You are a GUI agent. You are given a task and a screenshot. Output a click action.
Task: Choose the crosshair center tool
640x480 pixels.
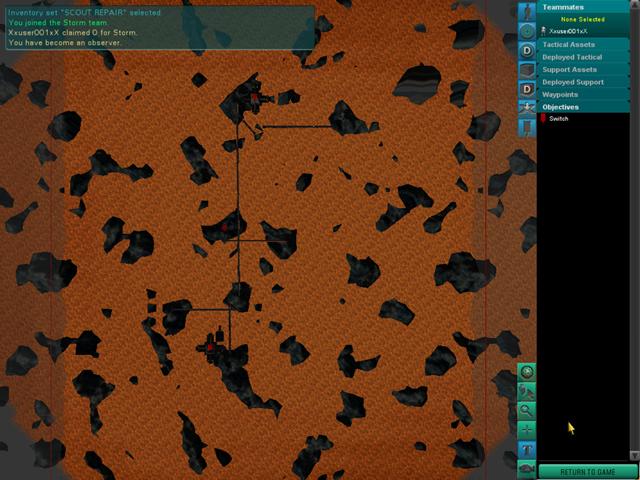[x=527, y=429]
